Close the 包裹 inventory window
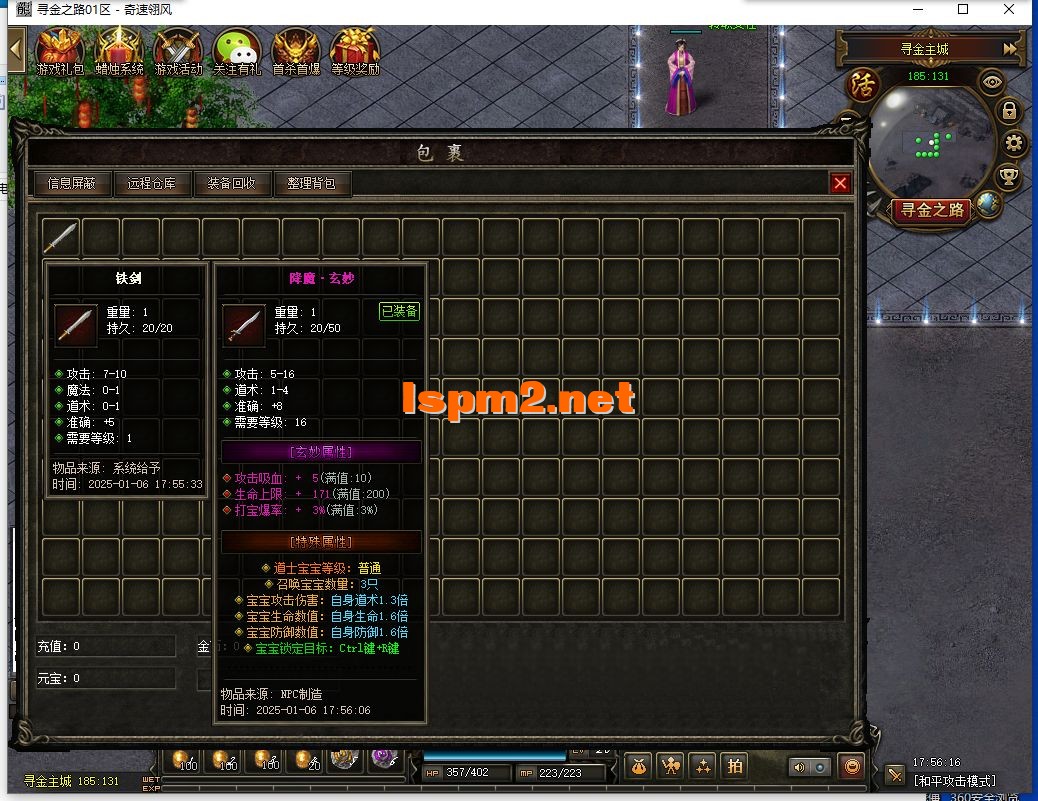This screenshot has height=801, width=1038. 840,183
